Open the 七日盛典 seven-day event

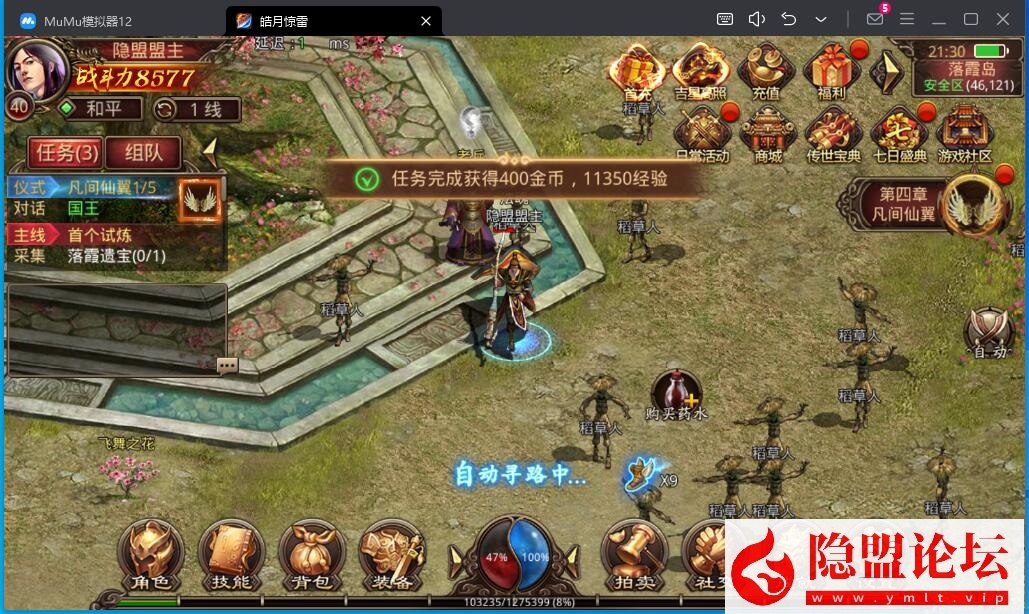point(899,133)
